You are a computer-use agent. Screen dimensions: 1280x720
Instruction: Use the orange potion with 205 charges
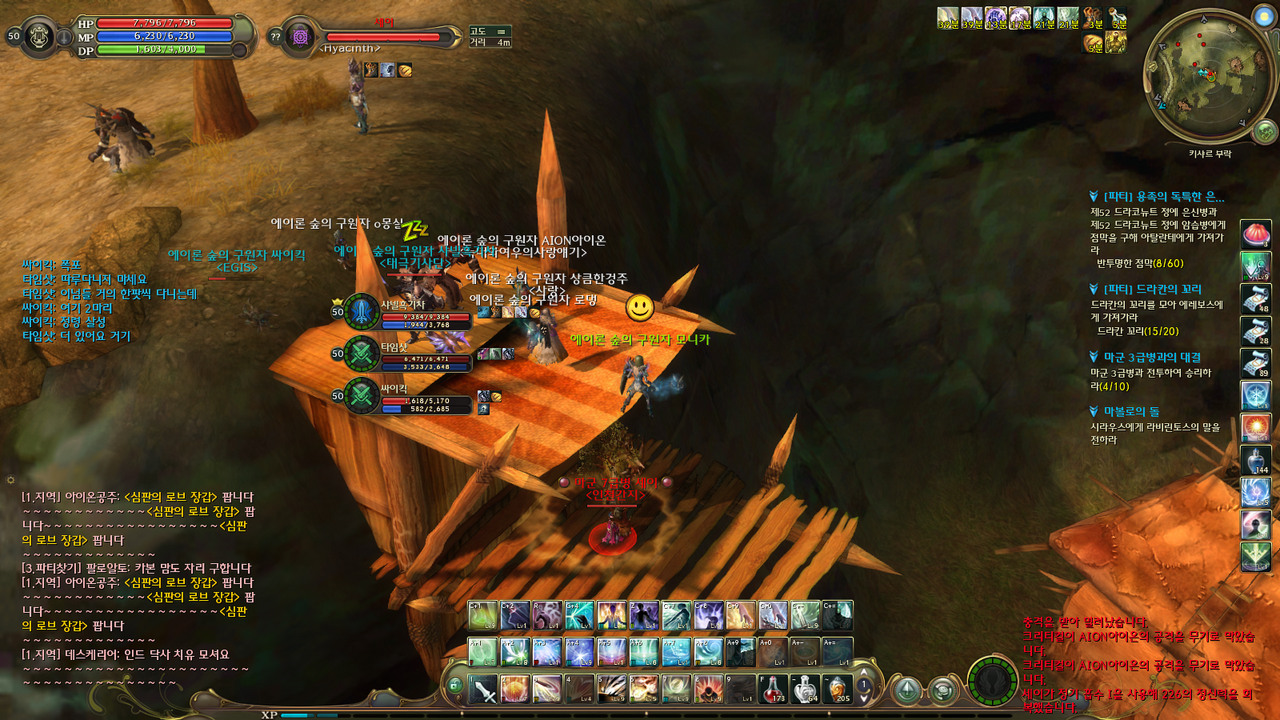coord(837,688)
